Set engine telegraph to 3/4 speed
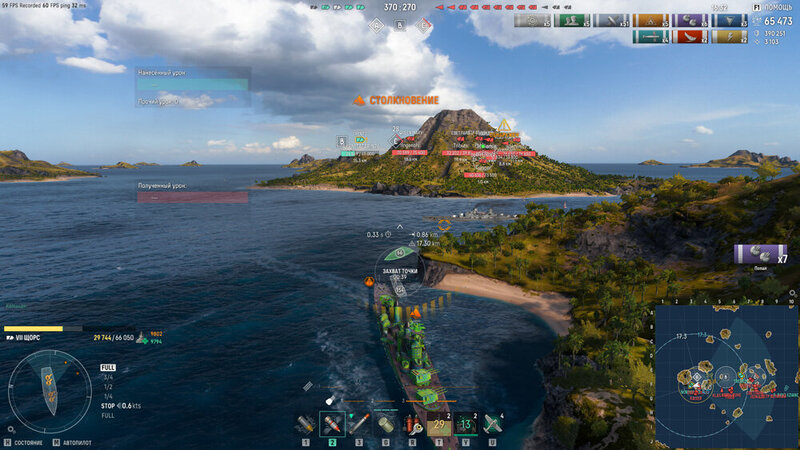Screen dimensions: 800x450 (x=108, y=377)
